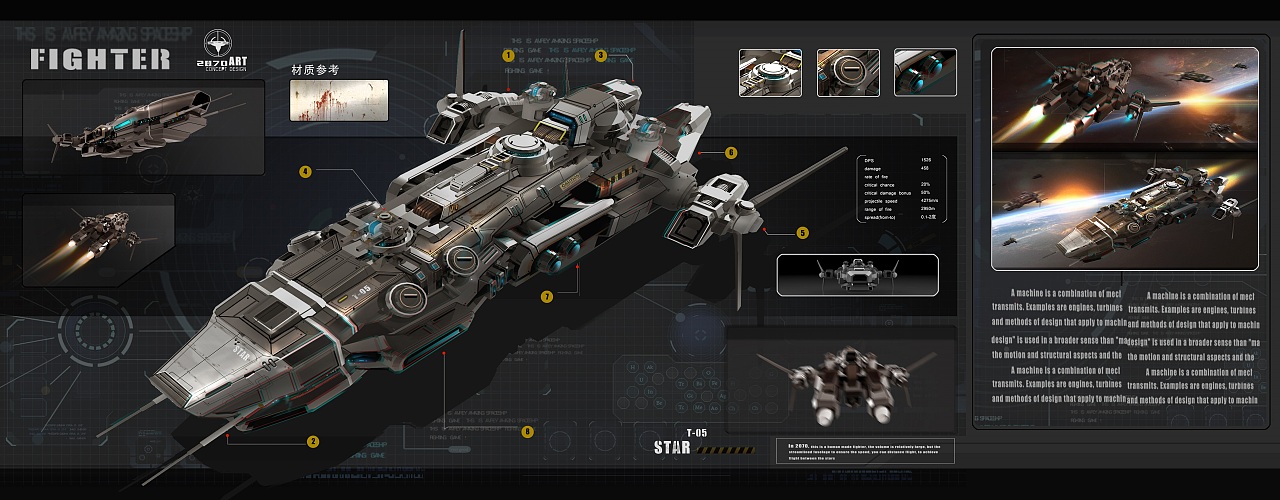Viewport: 1280px width, 500px height.
Task: Choose the number 7 callout marker
Action: 547,296
